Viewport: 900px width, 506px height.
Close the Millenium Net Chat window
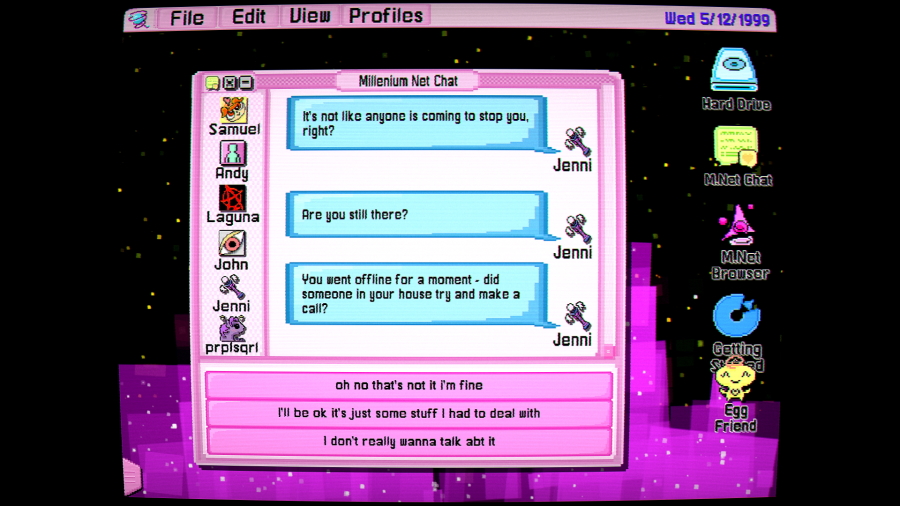tap(229, 83)
